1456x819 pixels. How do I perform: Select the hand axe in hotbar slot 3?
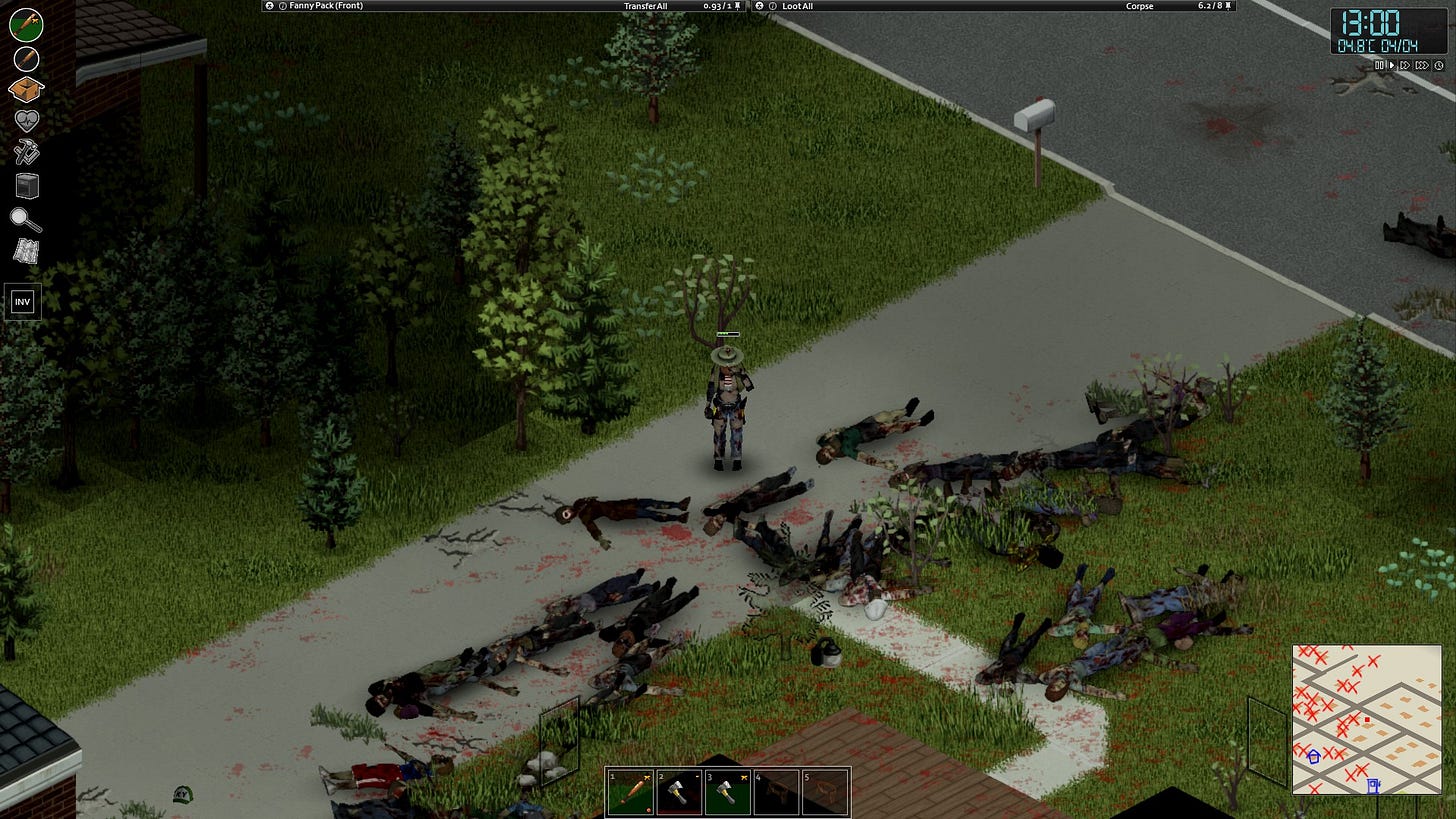727,791
